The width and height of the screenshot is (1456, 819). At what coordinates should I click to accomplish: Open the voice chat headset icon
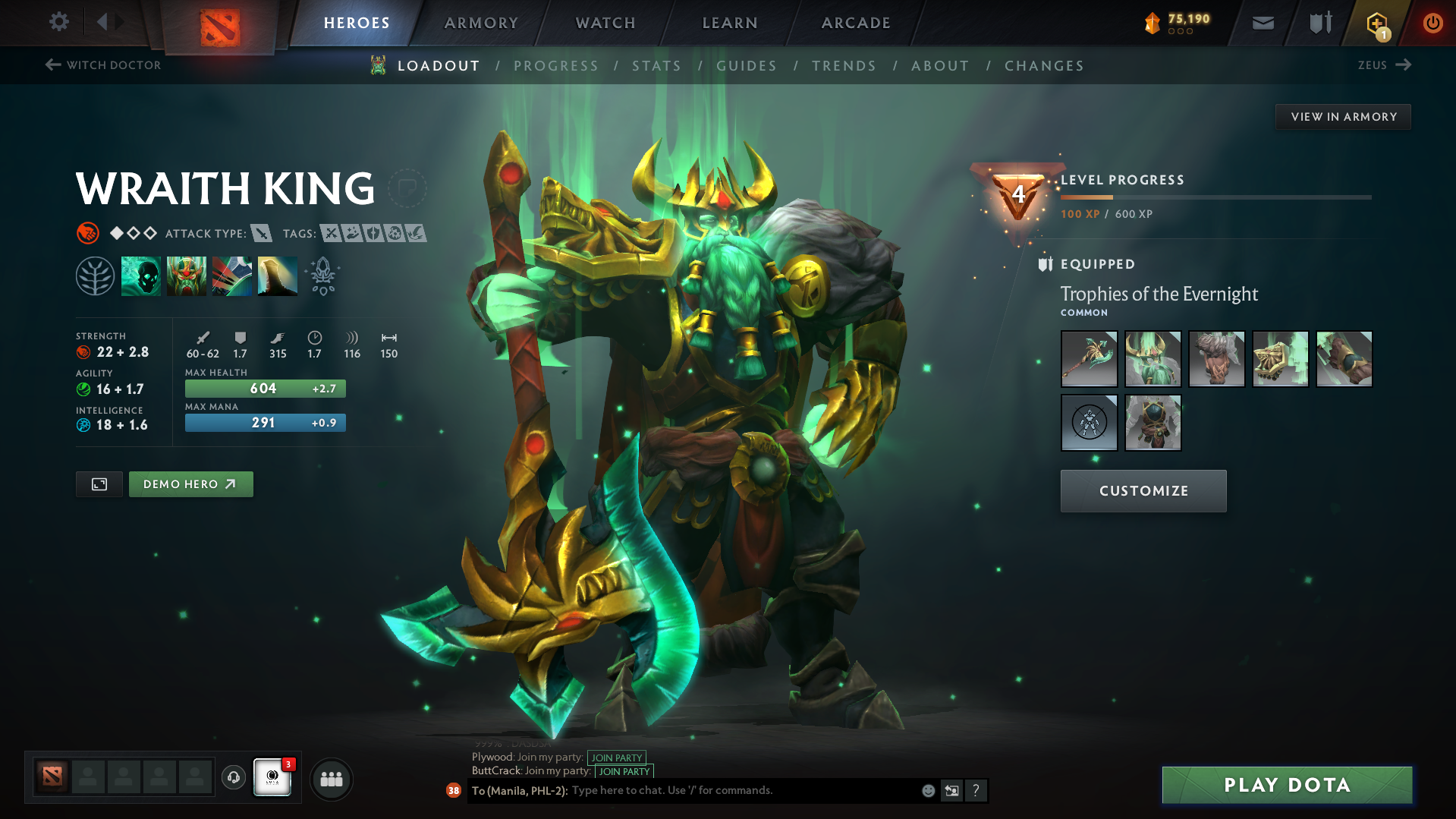pyautogui.click(x=233, y=778)
